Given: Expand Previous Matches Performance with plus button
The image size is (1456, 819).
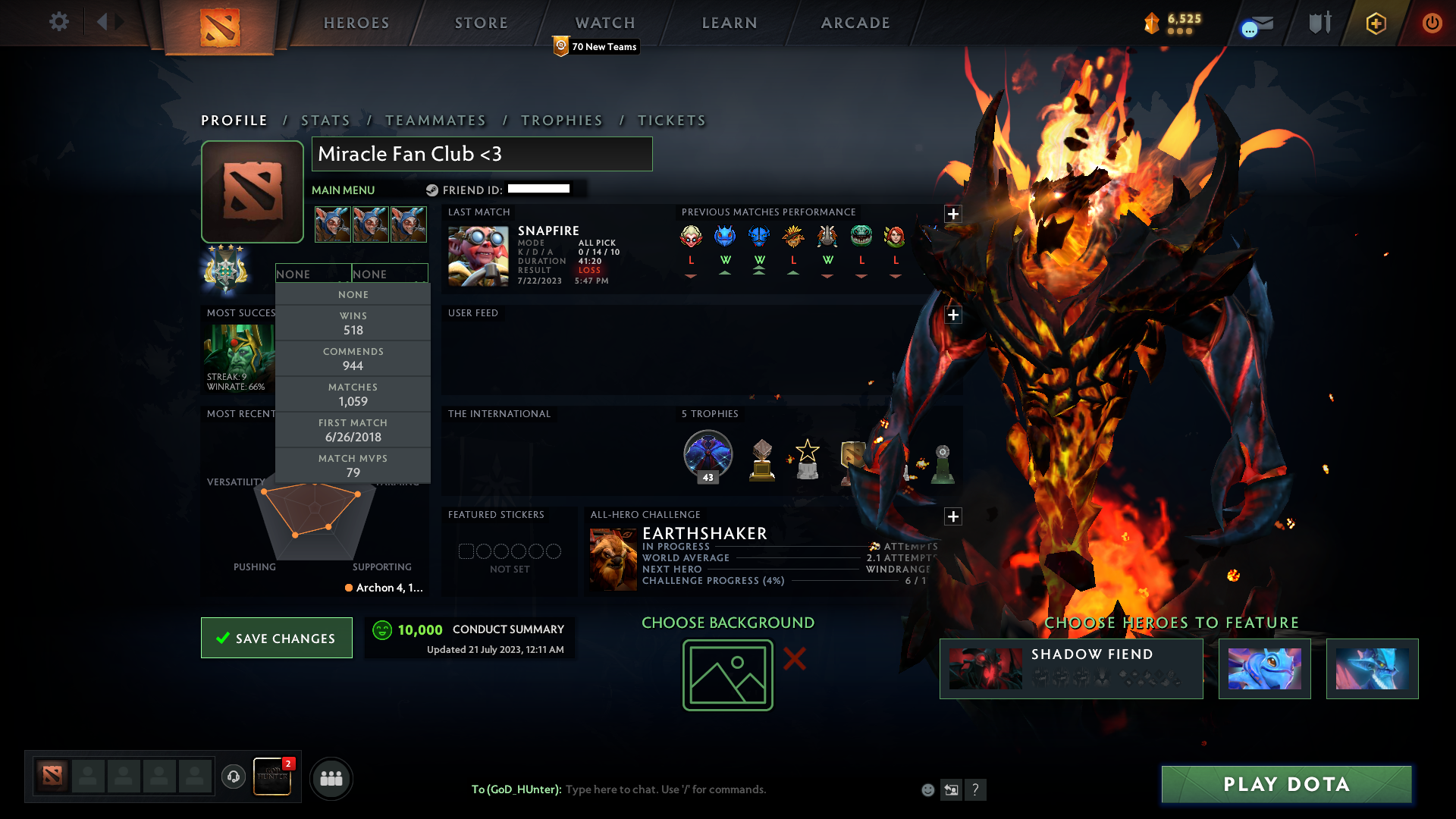Looking at the screenshot, I should click(x=953, y=214).
